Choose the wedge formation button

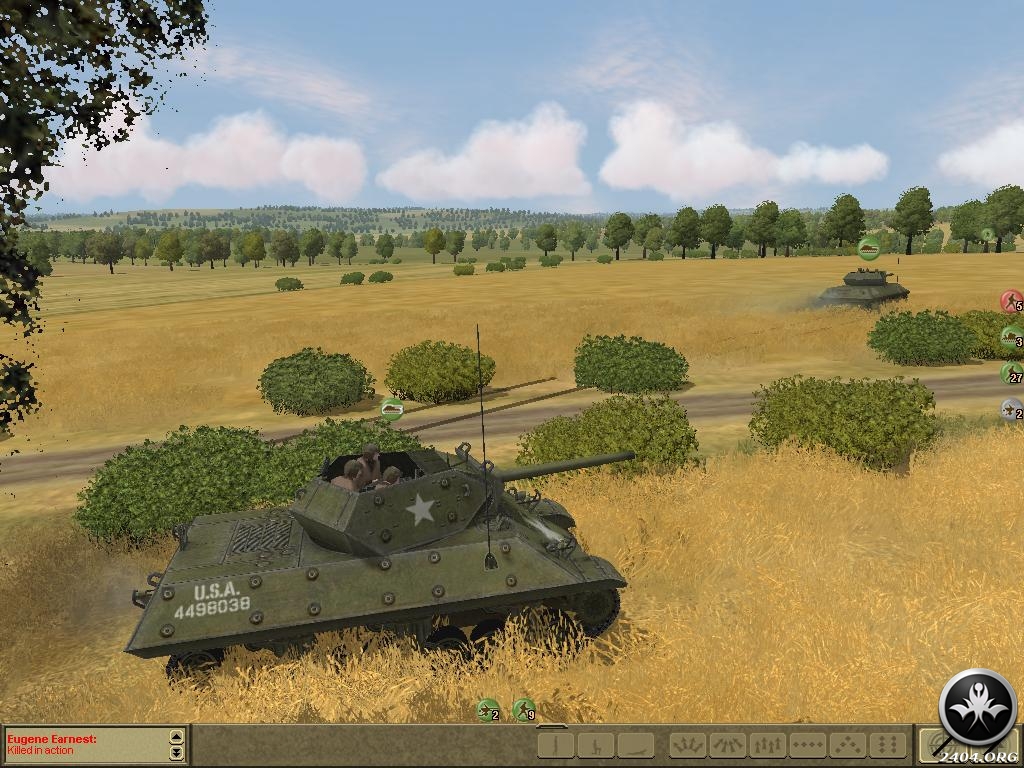click(848, 745)
